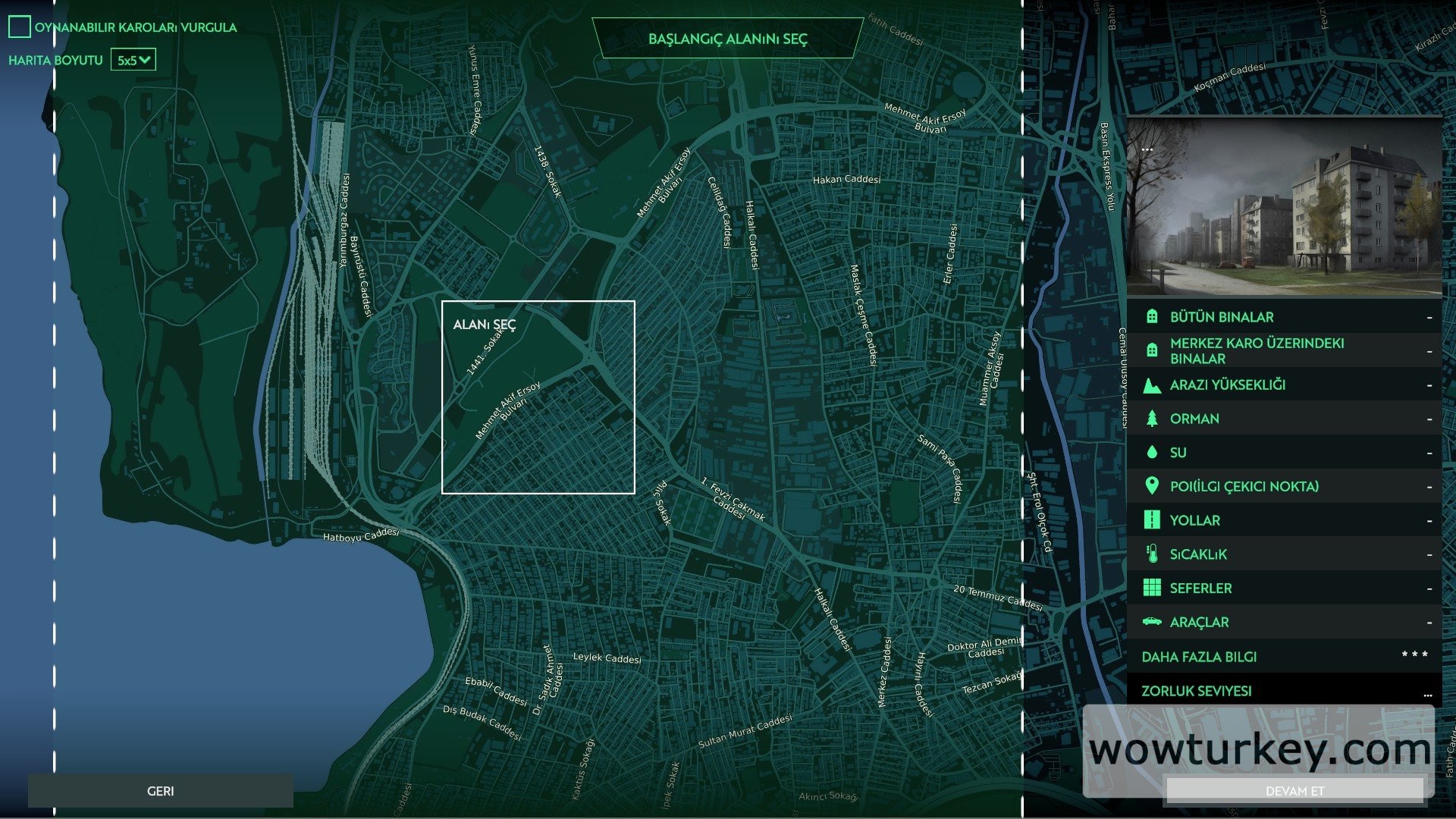Click the Su water entry
Image resolution: width=1456 pixels, height=819 pixels.
(x=1284, y=453)
